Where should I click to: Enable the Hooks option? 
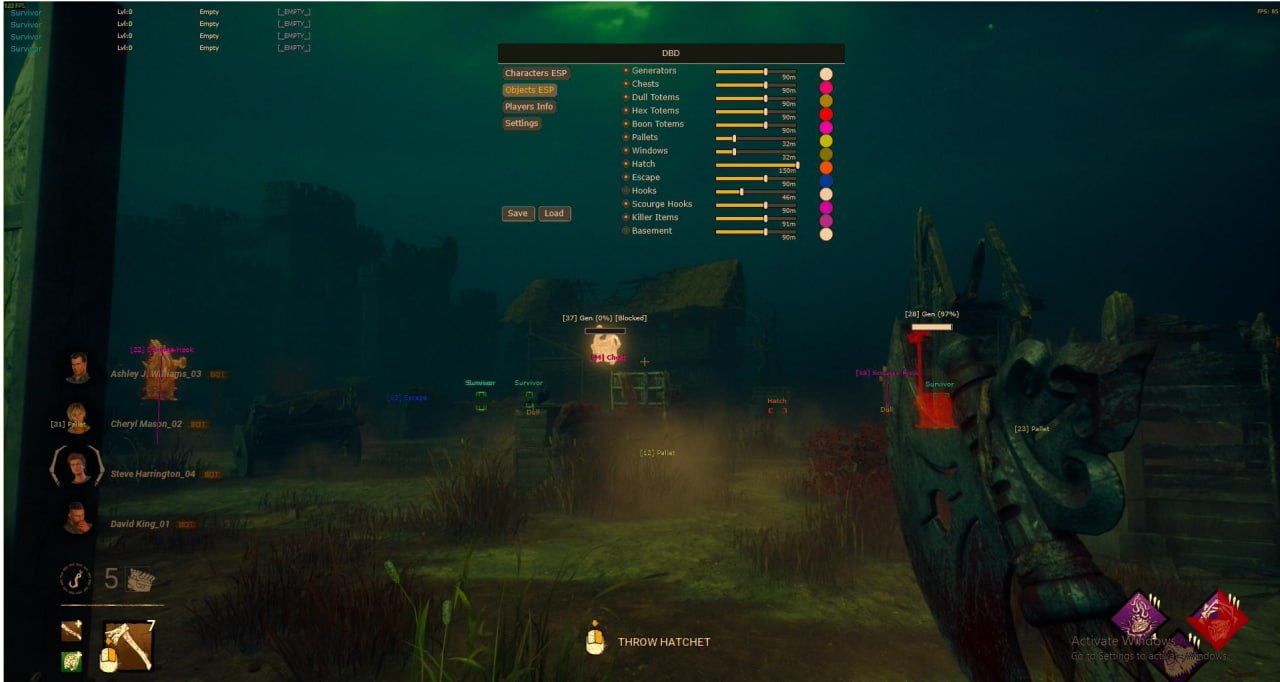point(626,191)
